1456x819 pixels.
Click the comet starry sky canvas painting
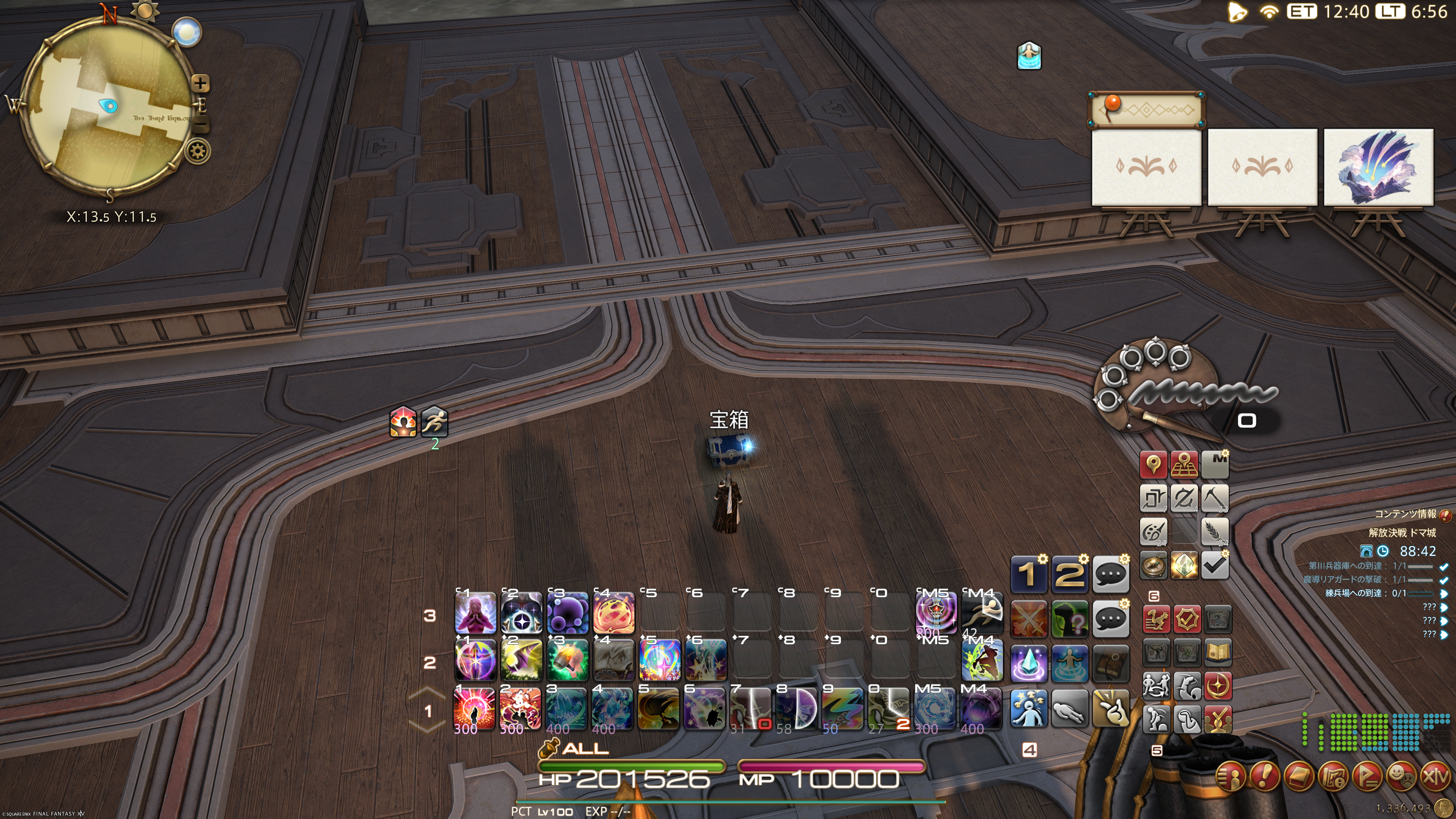coord(1378,167)
